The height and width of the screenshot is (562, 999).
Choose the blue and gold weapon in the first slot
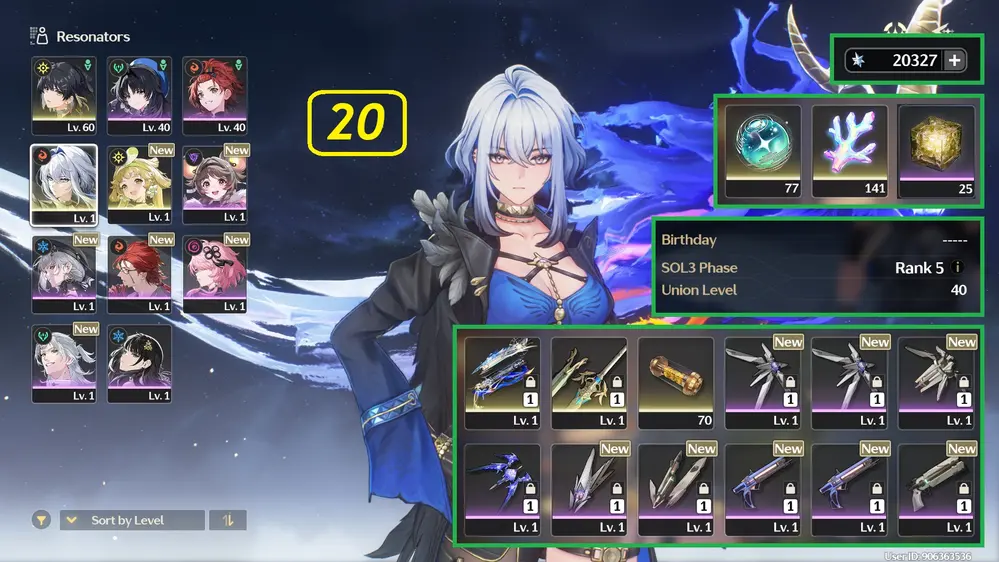502,381
